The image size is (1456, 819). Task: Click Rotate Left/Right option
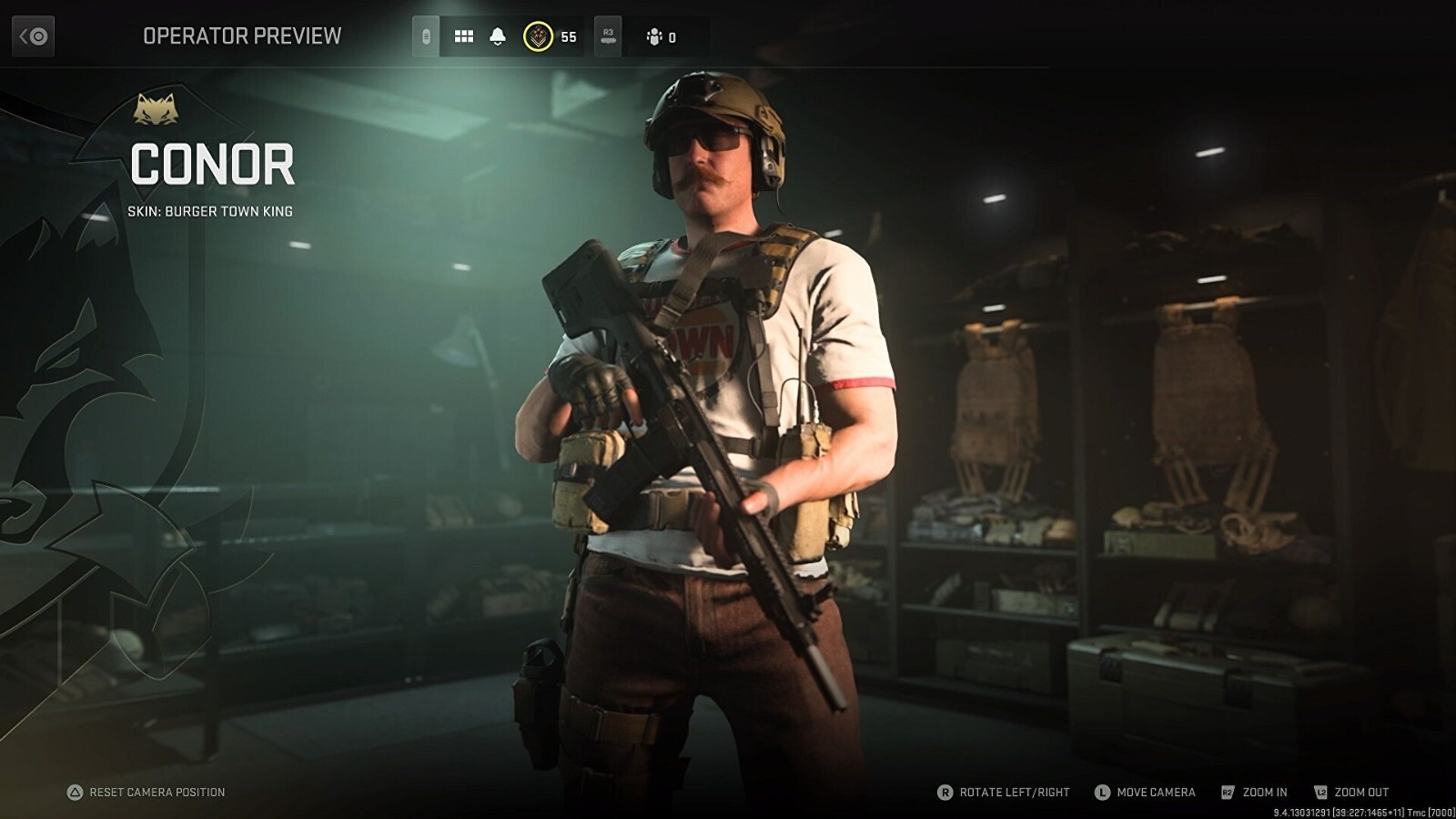pyautogui.click(x=1013, y=792)
